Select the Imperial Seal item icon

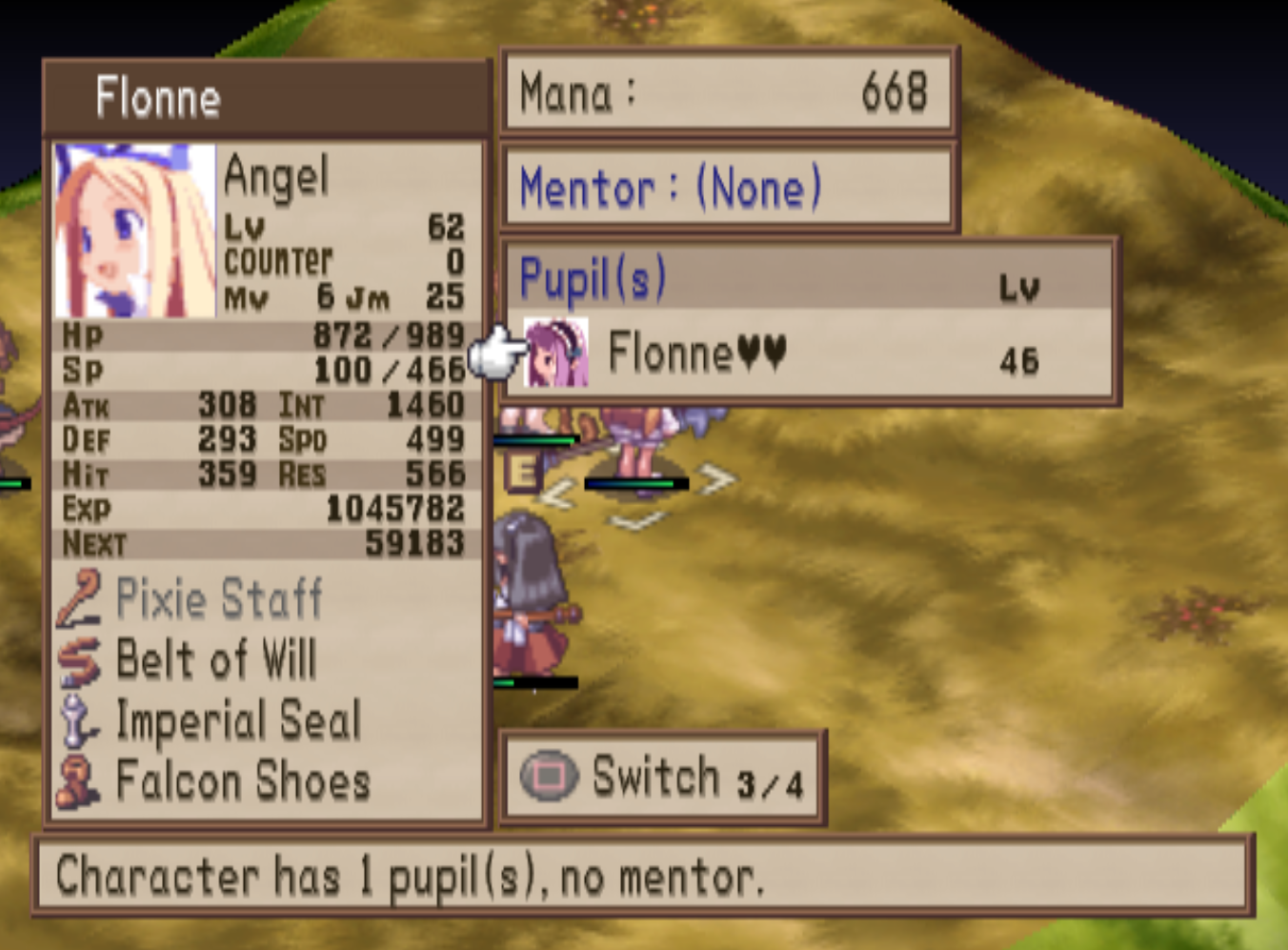click(80, 719)
